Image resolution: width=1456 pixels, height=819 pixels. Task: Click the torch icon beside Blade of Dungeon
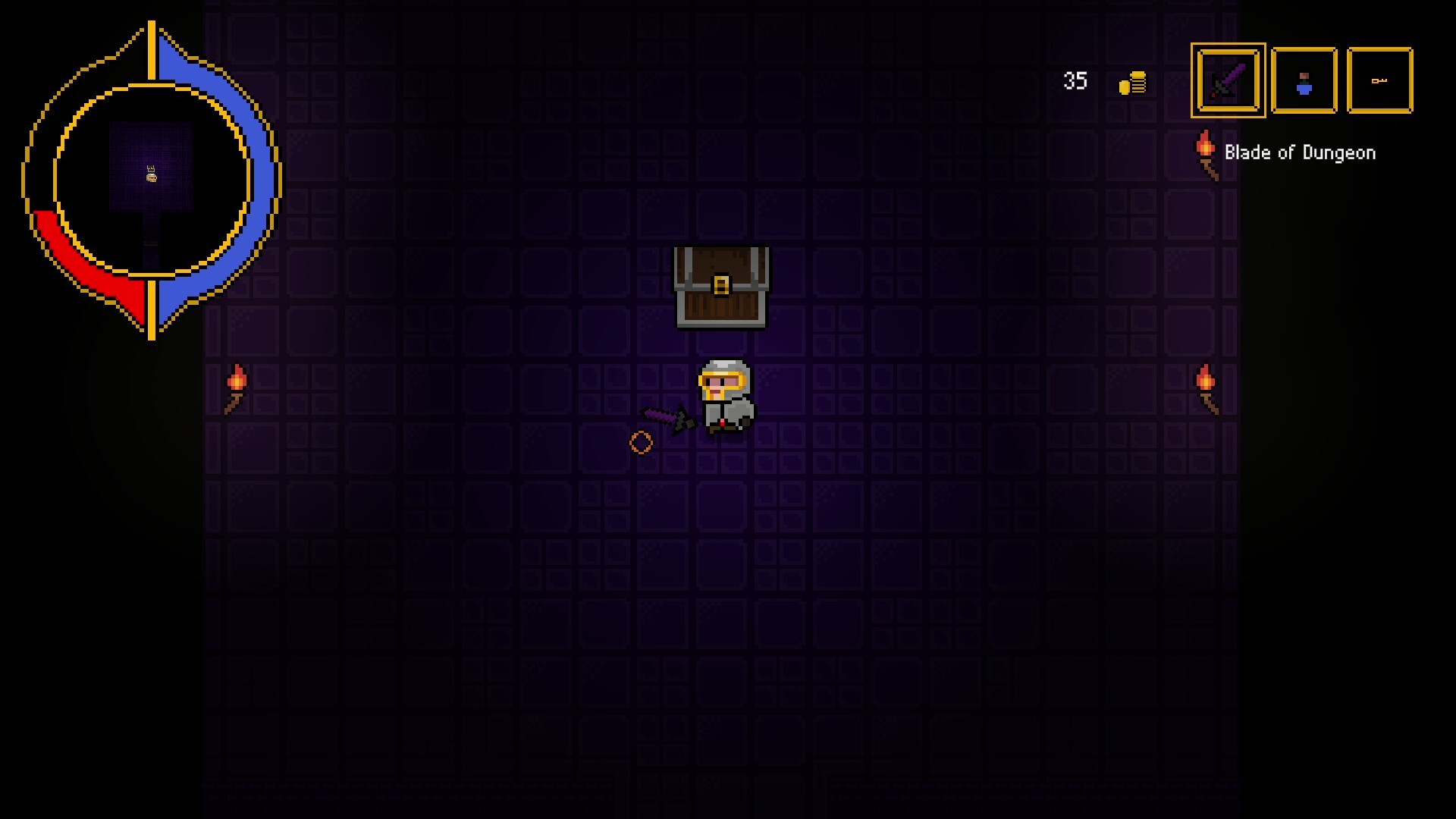click(1206, 149)
